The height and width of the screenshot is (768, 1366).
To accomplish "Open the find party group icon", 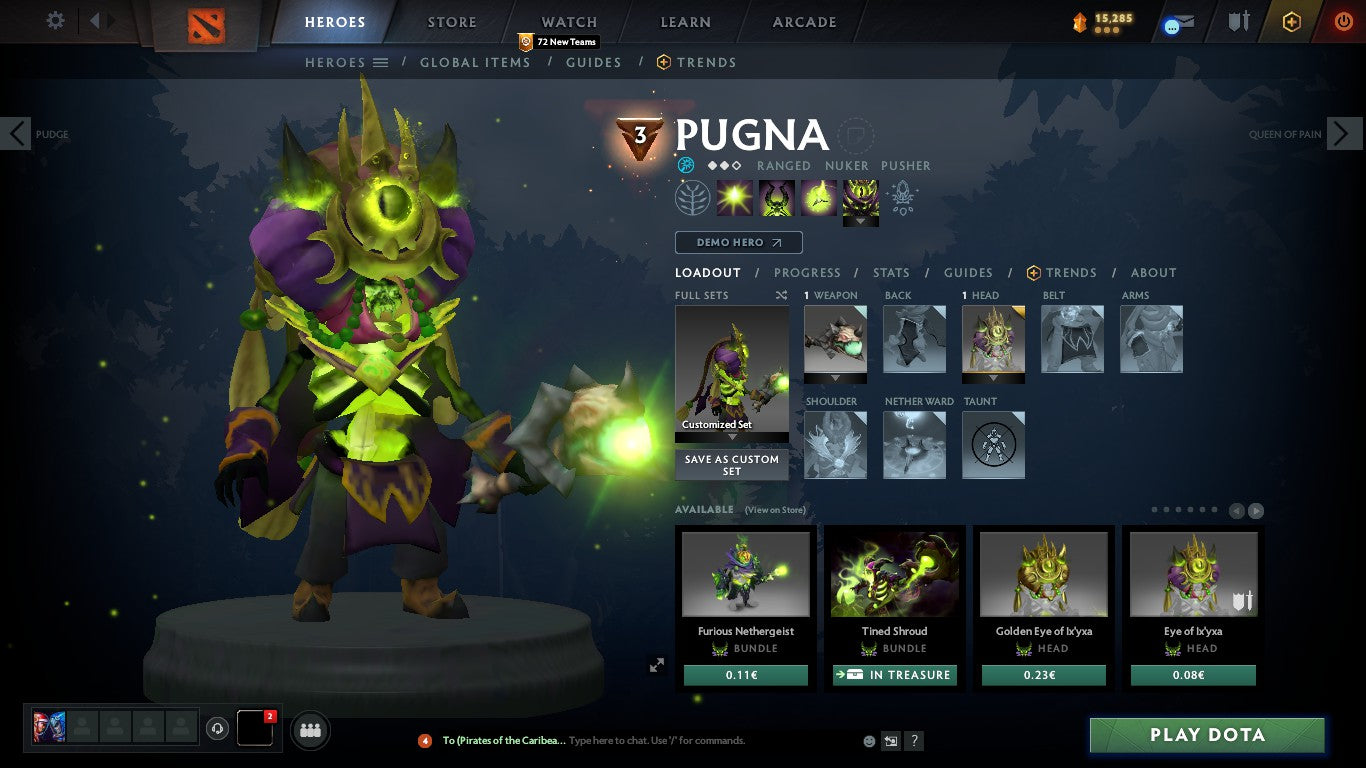I will (x=310, y=730).
